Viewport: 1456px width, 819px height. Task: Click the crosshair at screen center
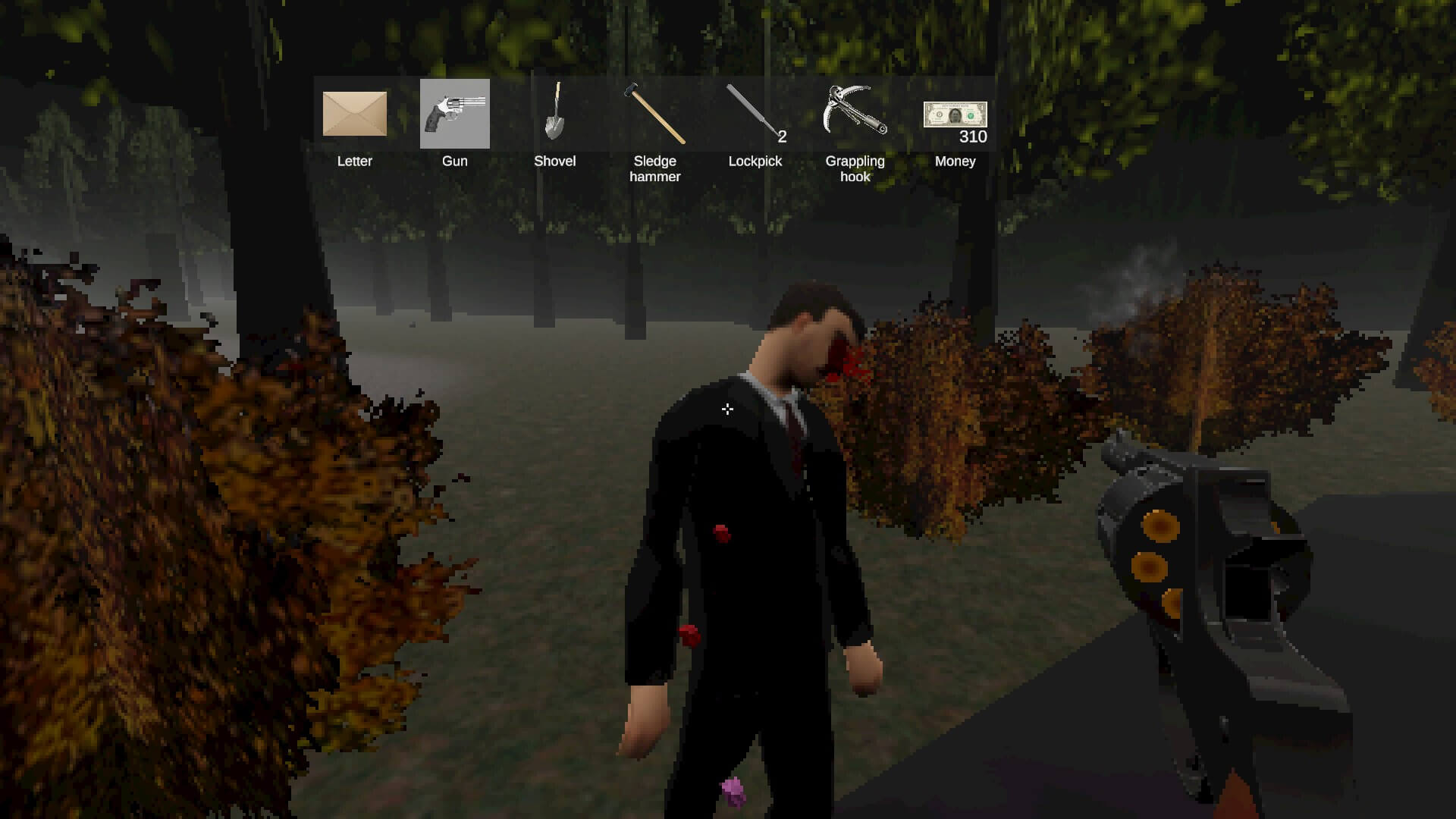(x=727, y=409)
